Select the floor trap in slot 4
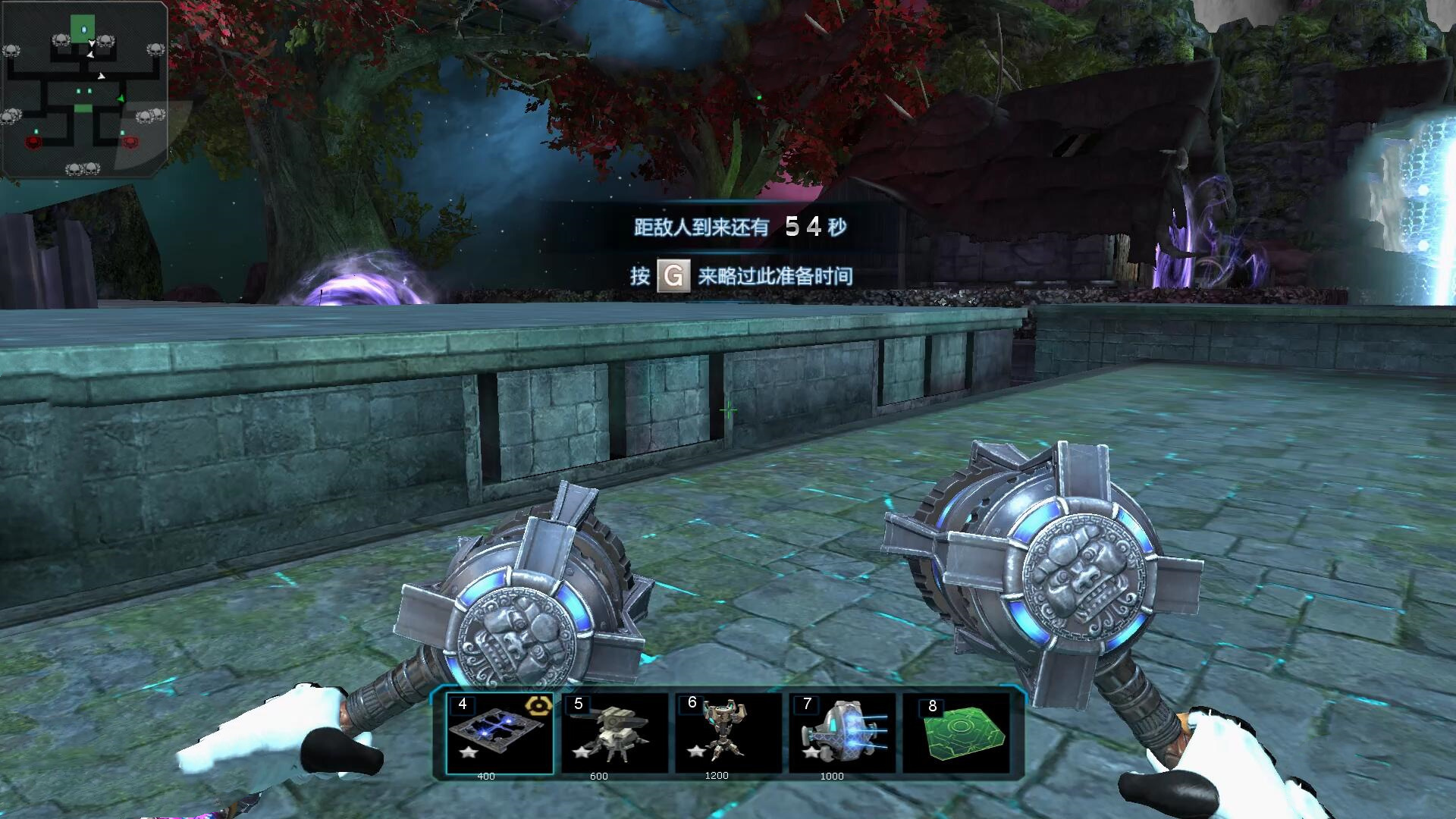This screenshot has height=819, width=1456. 499,733
